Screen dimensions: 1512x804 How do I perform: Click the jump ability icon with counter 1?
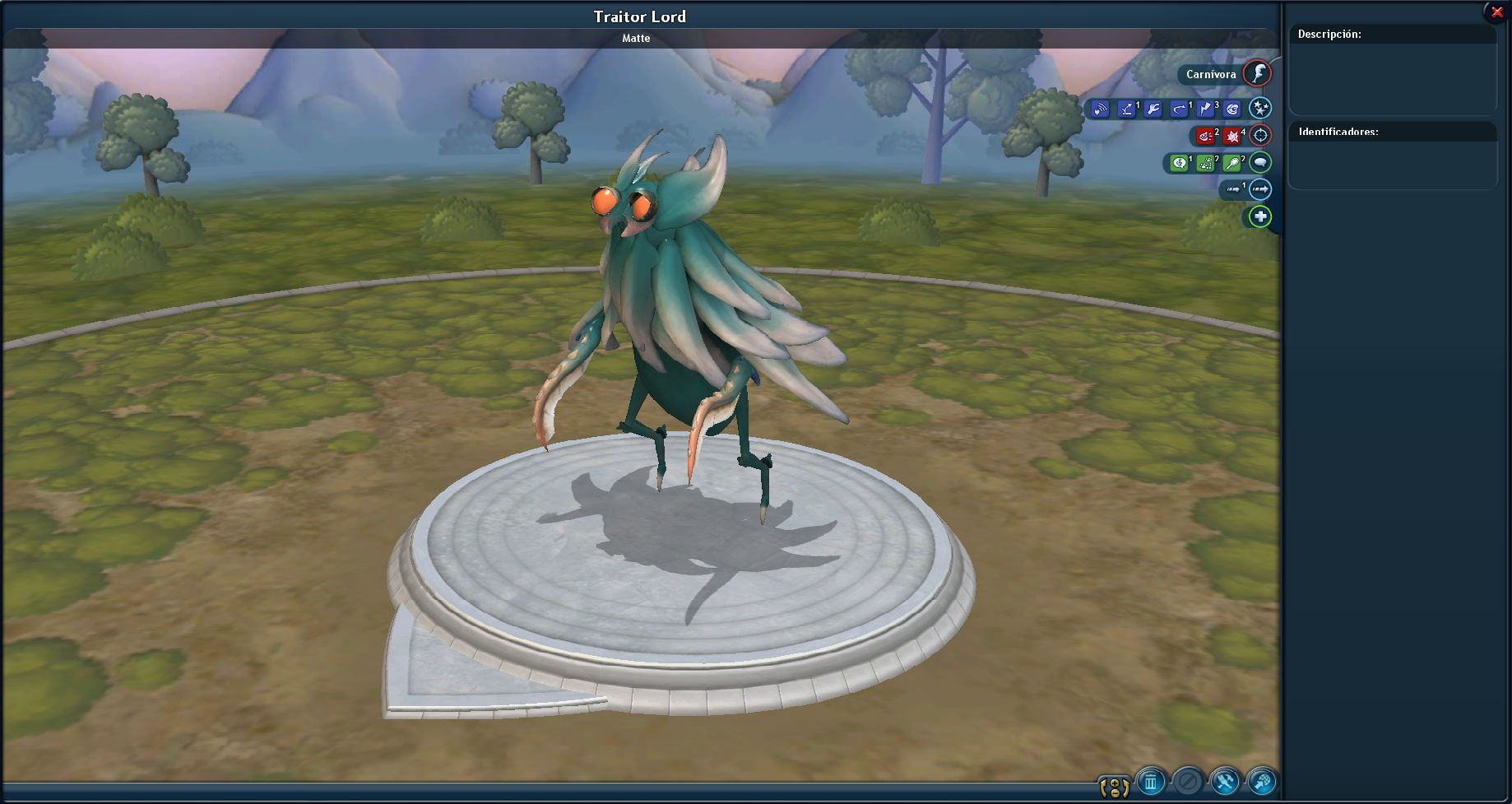point(1125,108)
